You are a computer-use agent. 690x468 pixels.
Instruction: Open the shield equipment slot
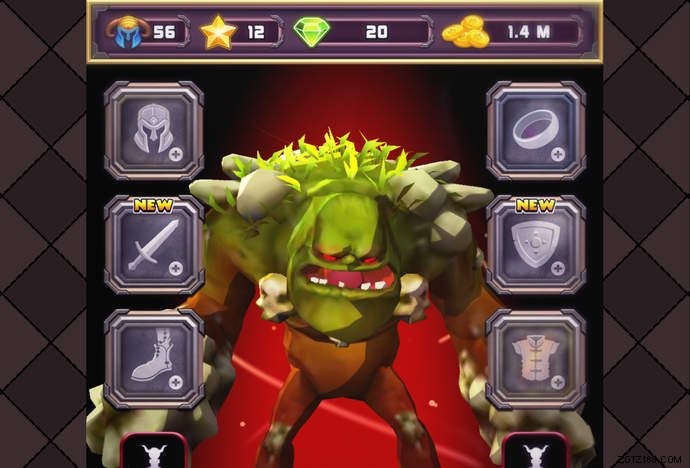(x=536, y=245)
